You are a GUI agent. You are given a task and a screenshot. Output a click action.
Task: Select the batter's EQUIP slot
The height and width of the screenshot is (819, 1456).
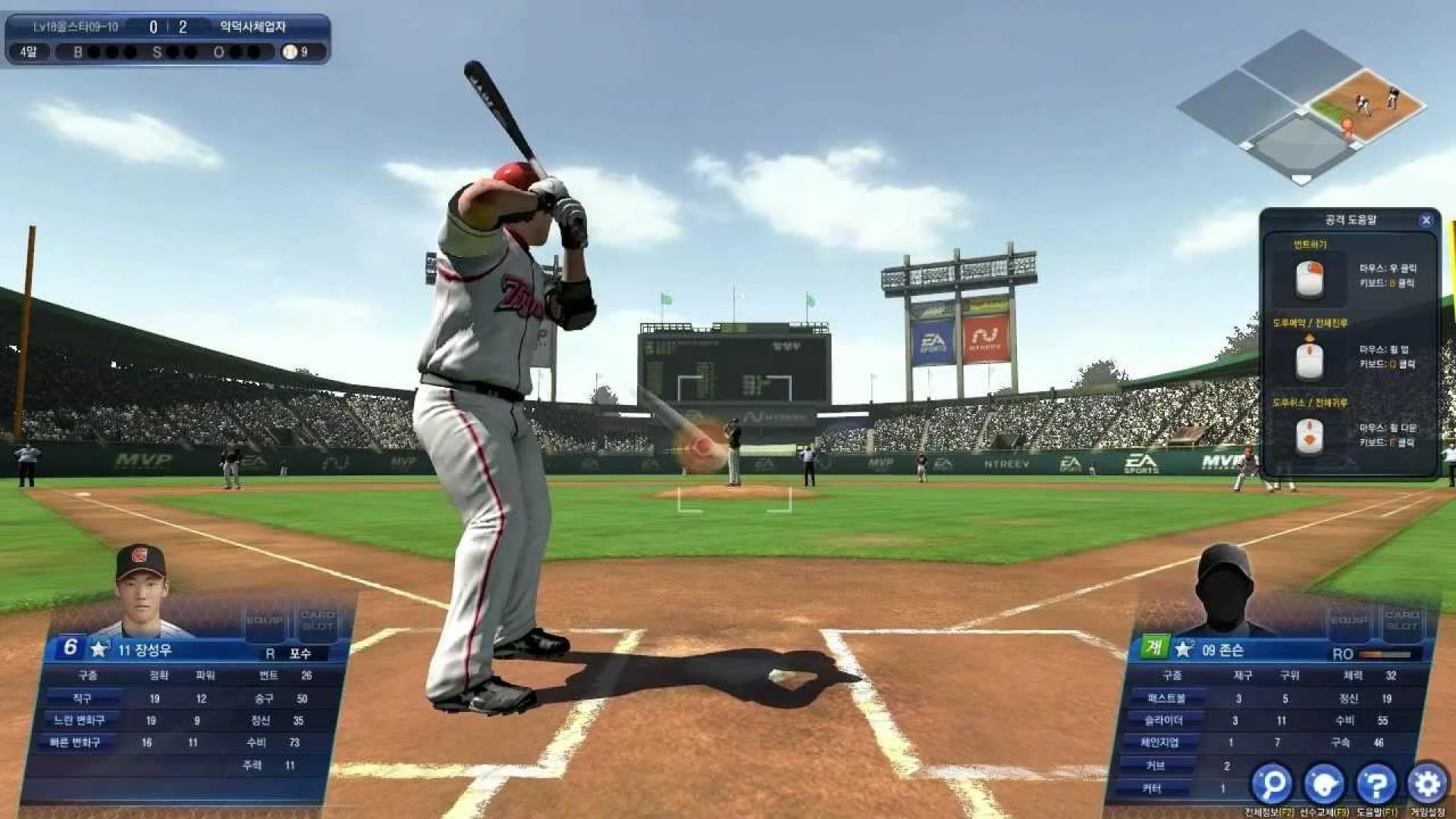(264, 622)
